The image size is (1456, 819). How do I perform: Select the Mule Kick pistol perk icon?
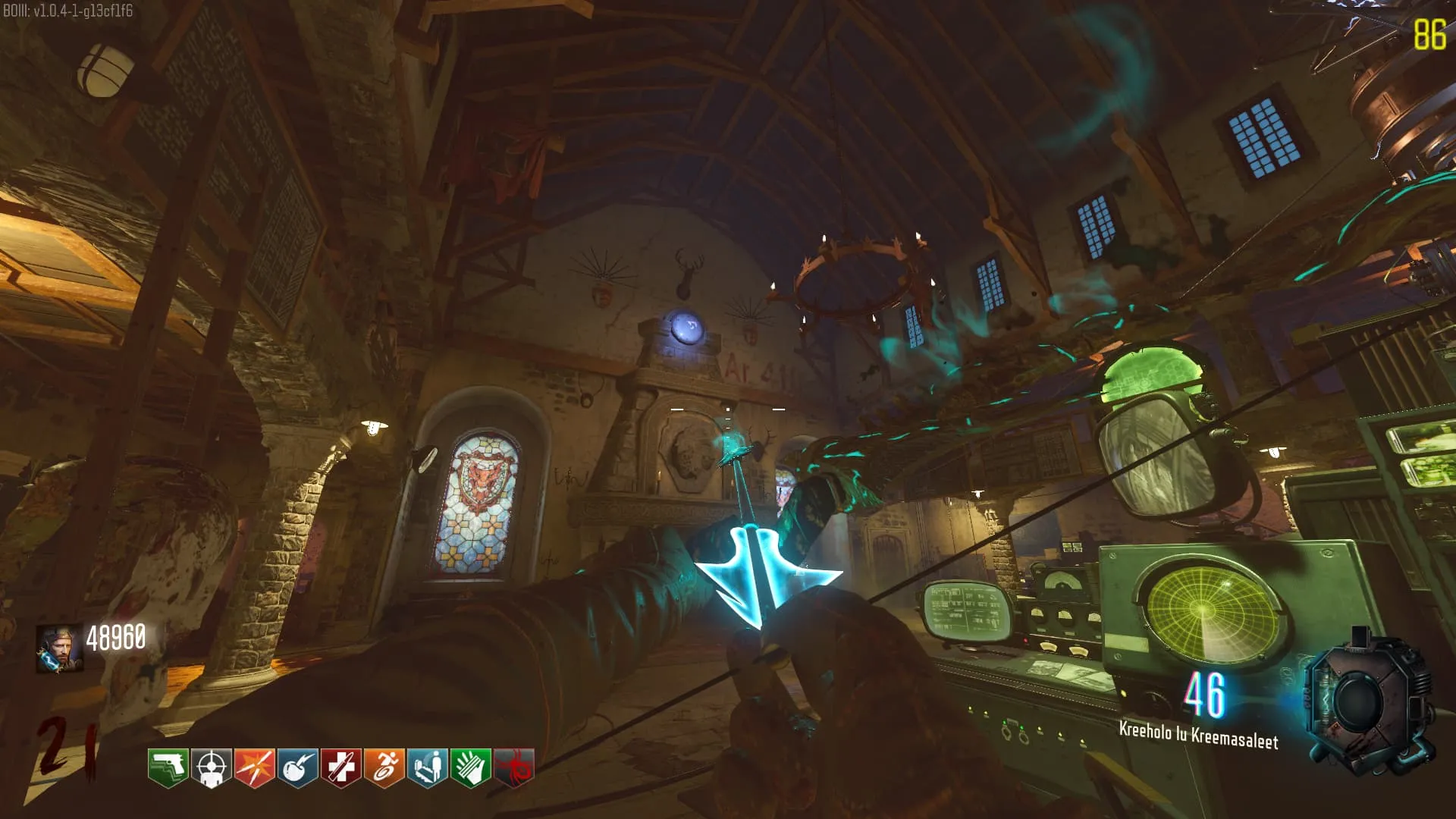pyautogui.click(x=168, y=767)
